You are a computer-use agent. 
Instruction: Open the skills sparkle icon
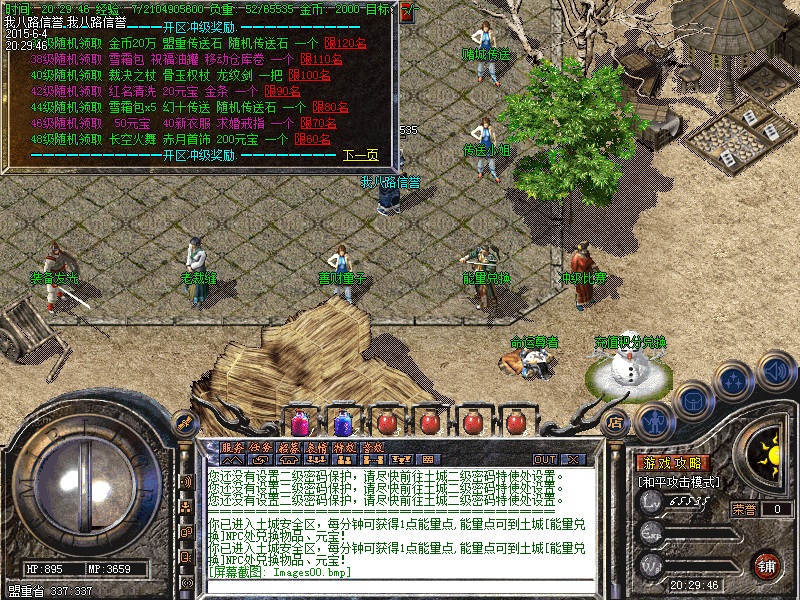coord(734,380)
